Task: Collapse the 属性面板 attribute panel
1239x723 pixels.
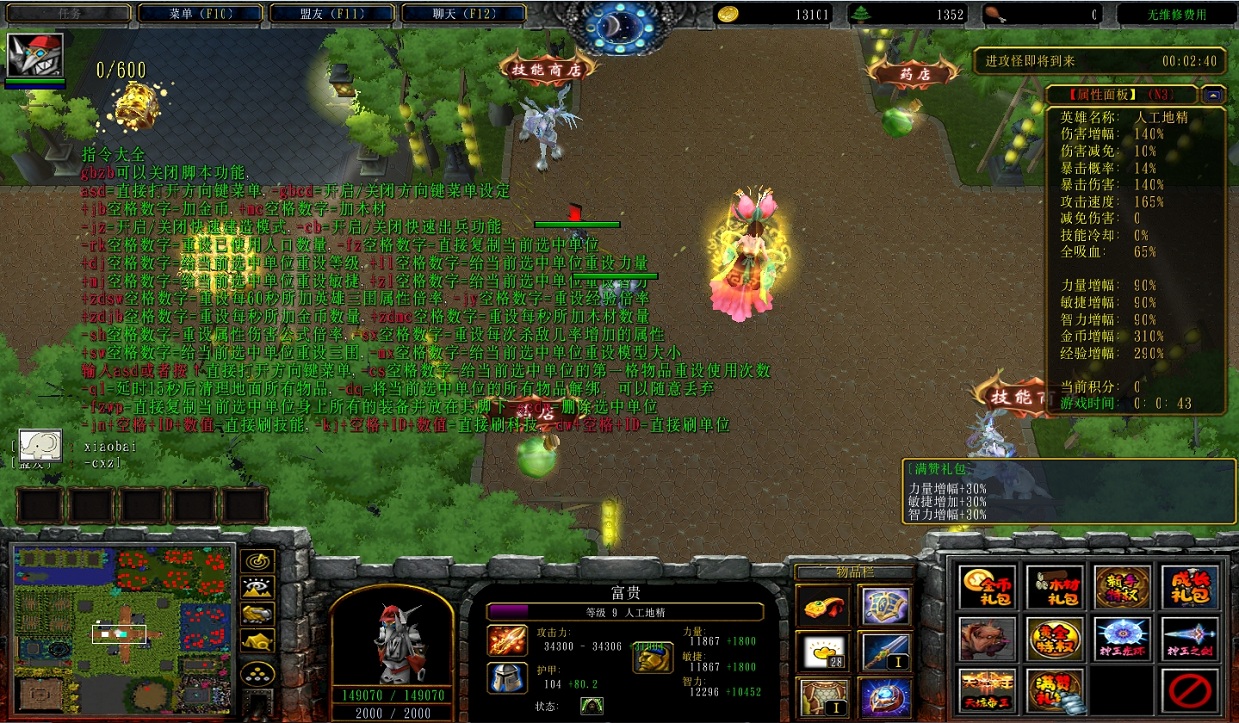Action: pyautogui.click(x=1213, y=95)
